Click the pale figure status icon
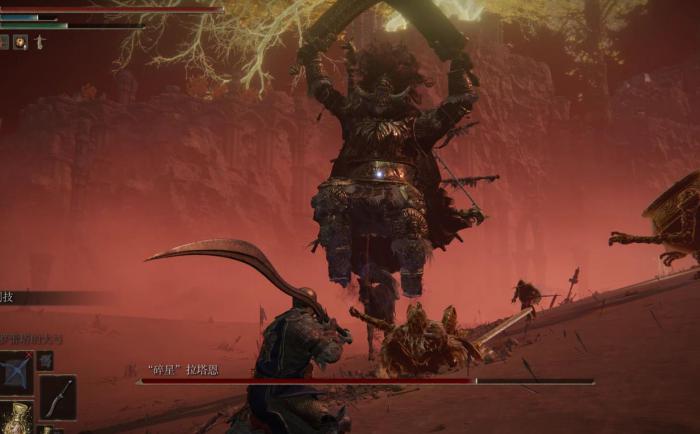The image size is (700, 434). 39,42
